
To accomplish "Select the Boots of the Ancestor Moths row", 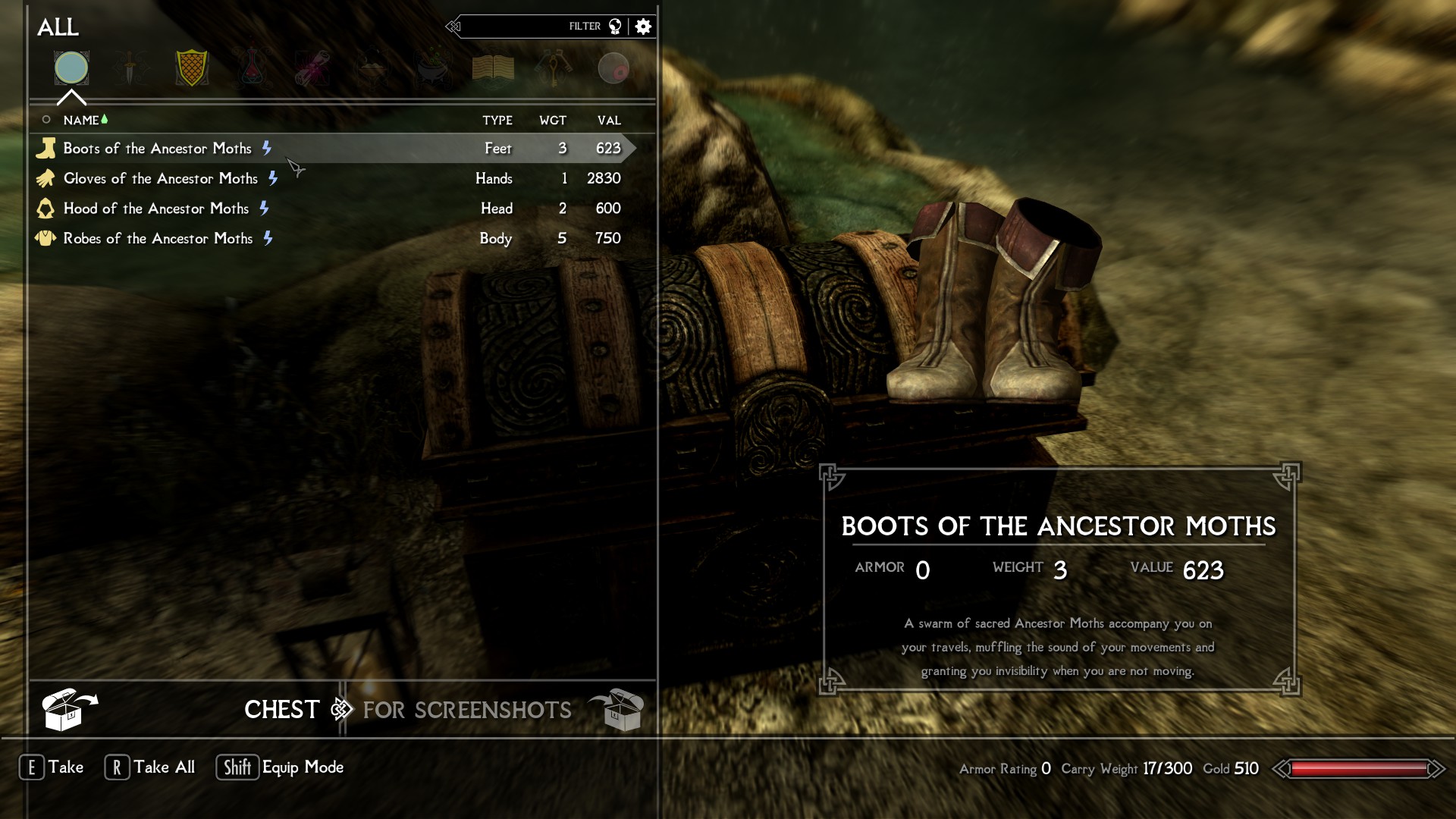I will coord(157,149).
